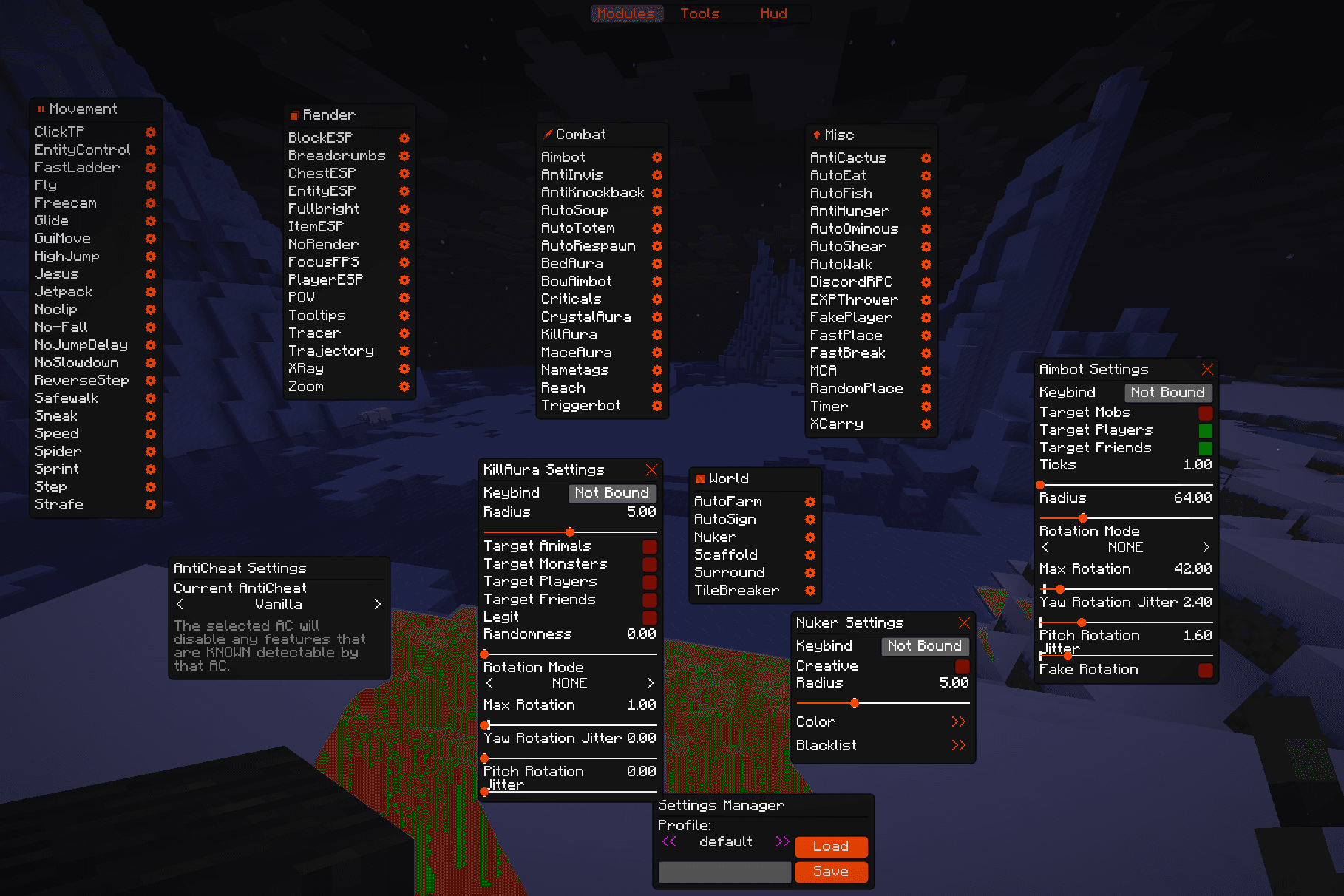Enable Target Animals in KillAura Settings
1344x896 pixels.
(x=648, y=546)
